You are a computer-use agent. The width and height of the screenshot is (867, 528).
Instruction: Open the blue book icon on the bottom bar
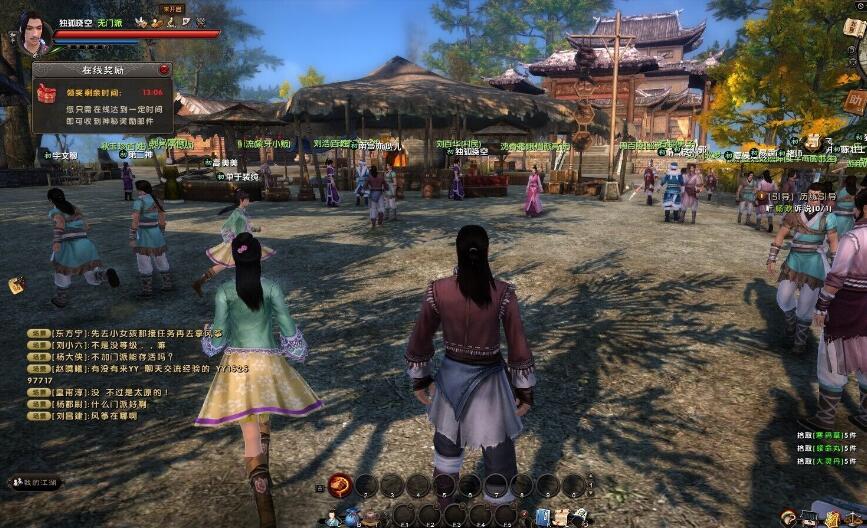click(542, 516)
